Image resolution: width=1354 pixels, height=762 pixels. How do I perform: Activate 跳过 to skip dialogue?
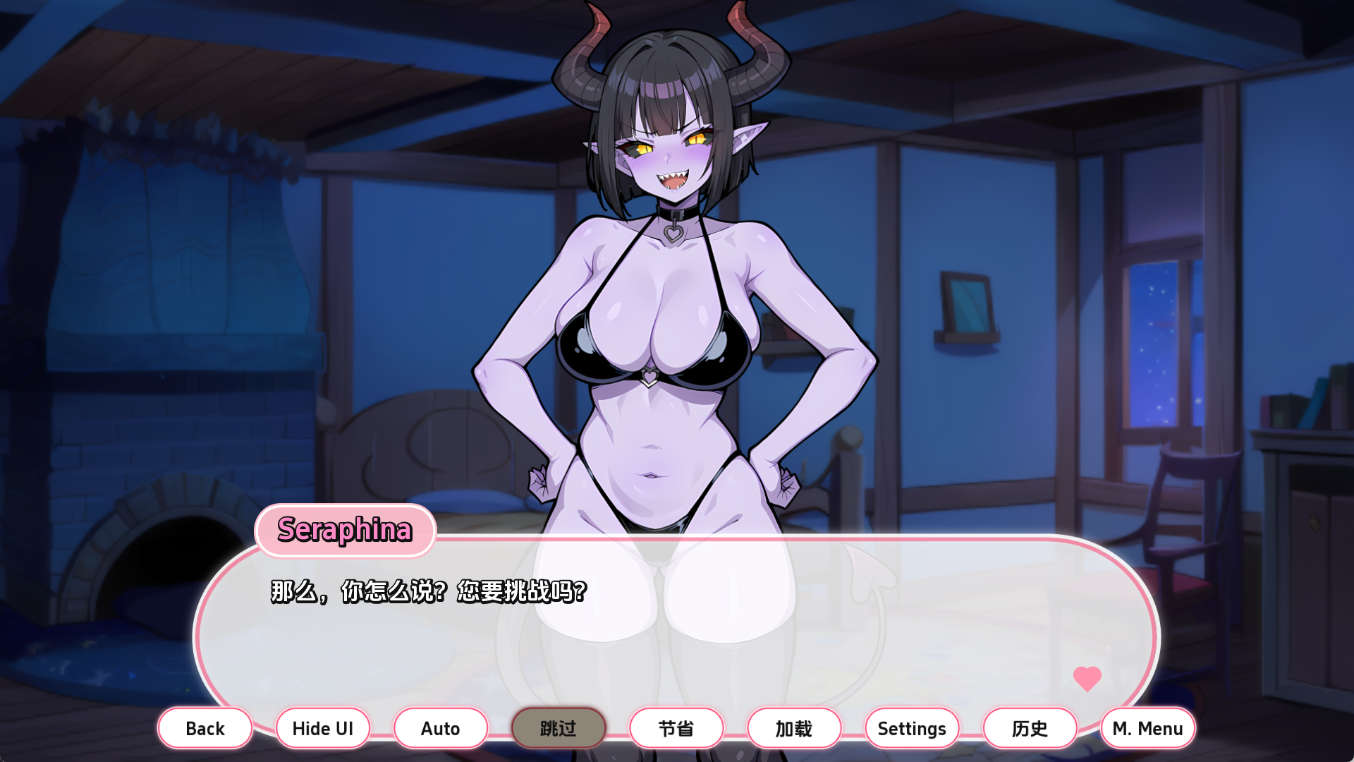tap(557, 728)
